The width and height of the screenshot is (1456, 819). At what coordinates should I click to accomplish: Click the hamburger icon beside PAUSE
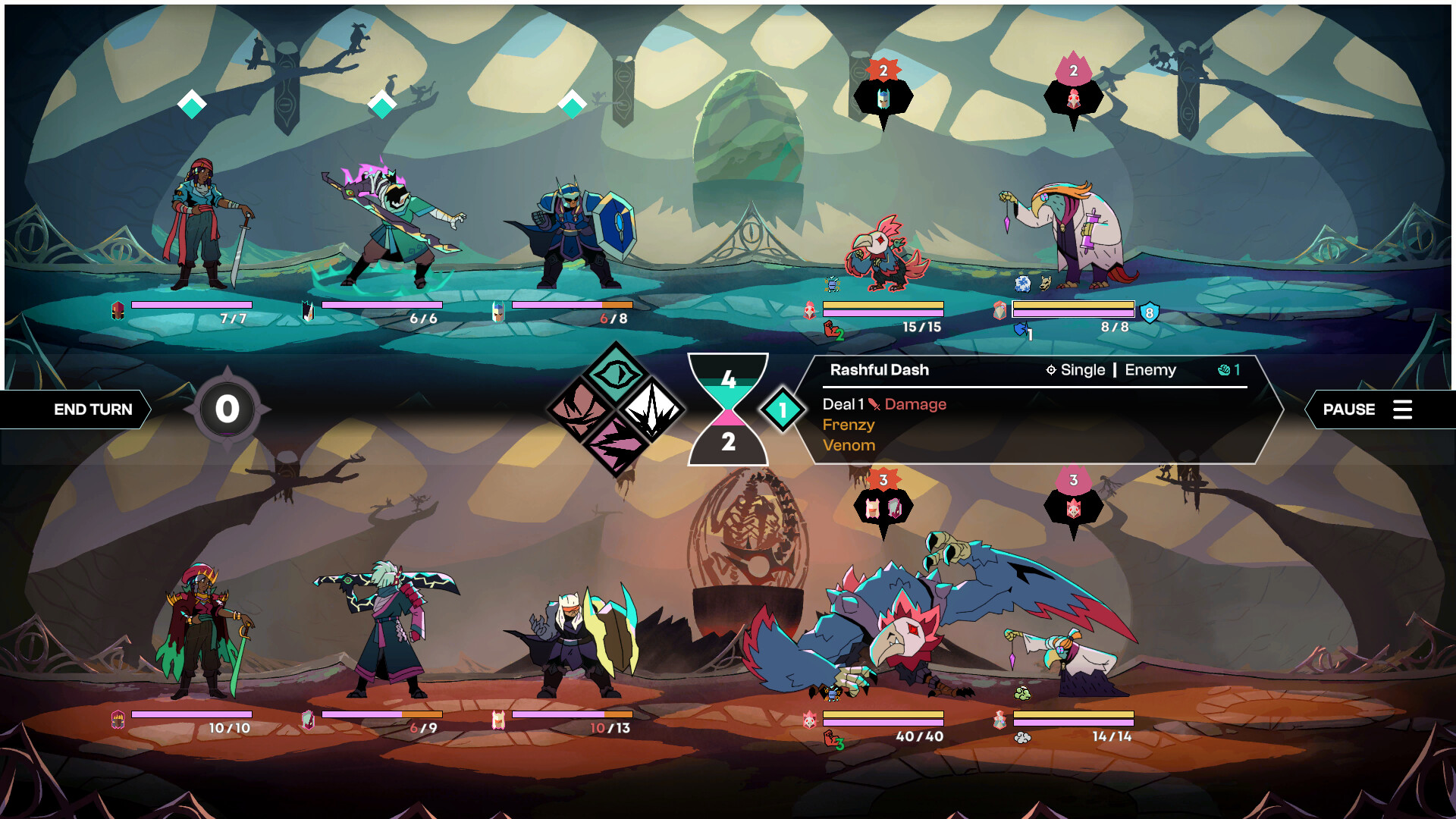tap(1404, 410)
